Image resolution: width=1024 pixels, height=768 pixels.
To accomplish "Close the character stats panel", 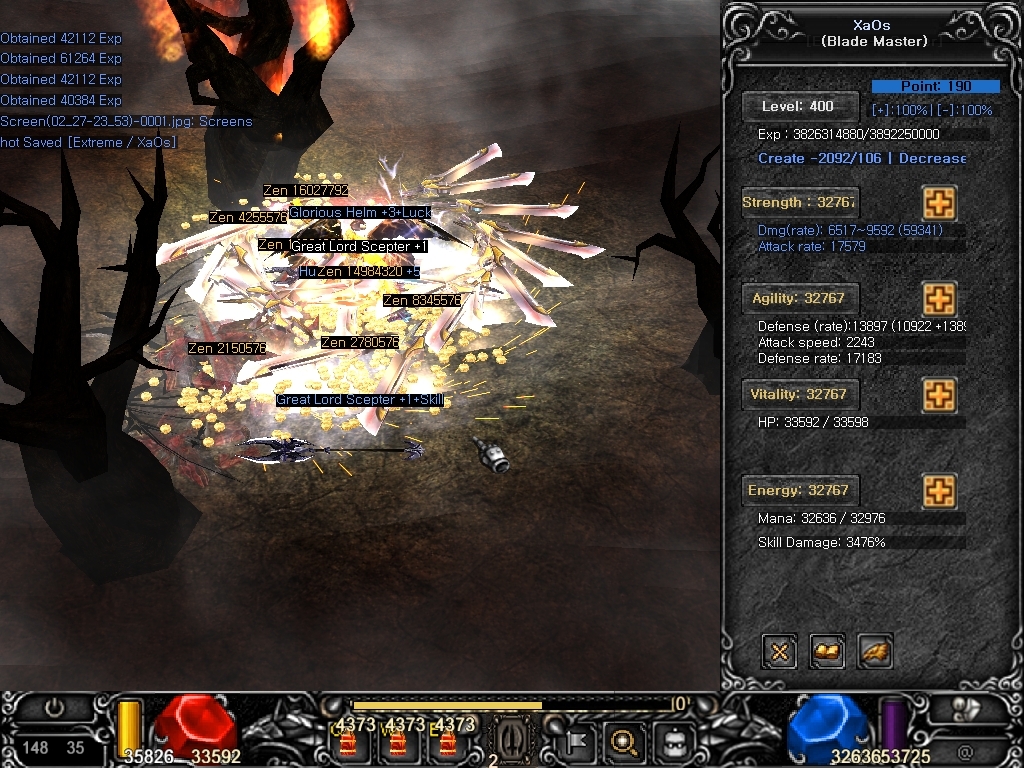I will coord(779,652).
